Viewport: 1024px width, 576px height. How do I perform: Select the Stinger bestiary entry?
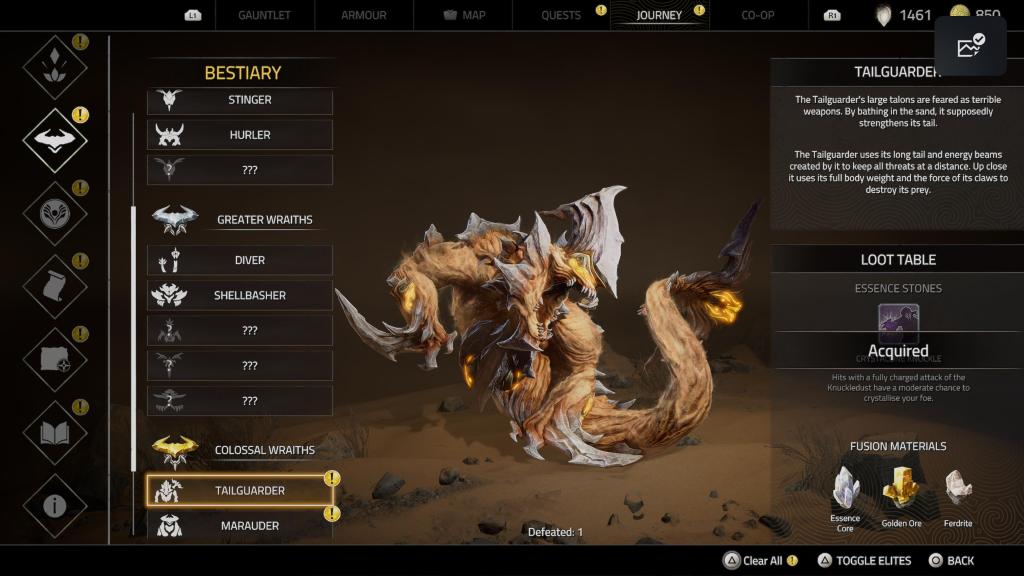(x=240, y=100)
